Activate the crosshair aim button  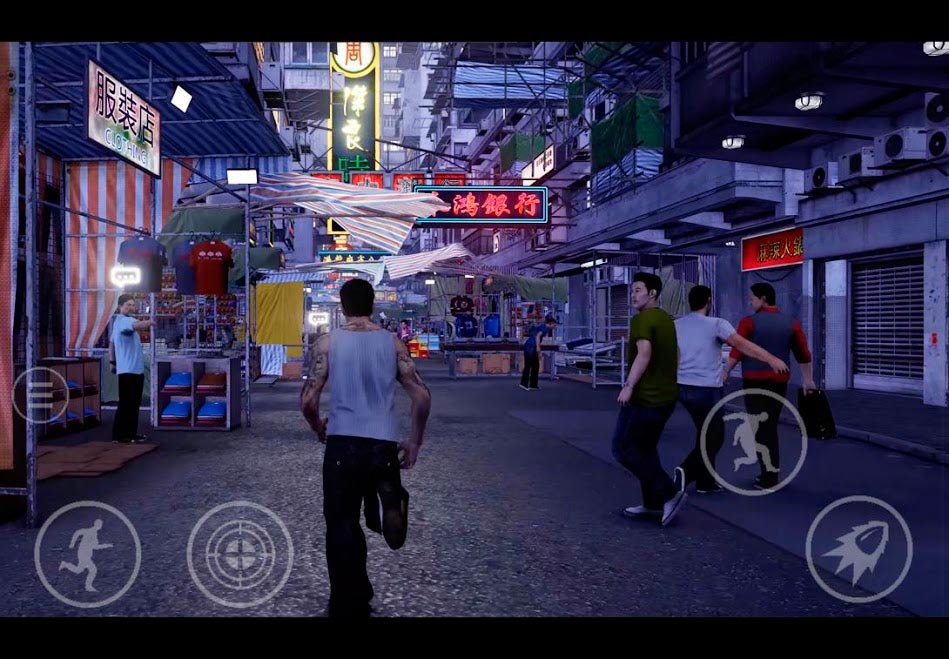pos(240,554)
